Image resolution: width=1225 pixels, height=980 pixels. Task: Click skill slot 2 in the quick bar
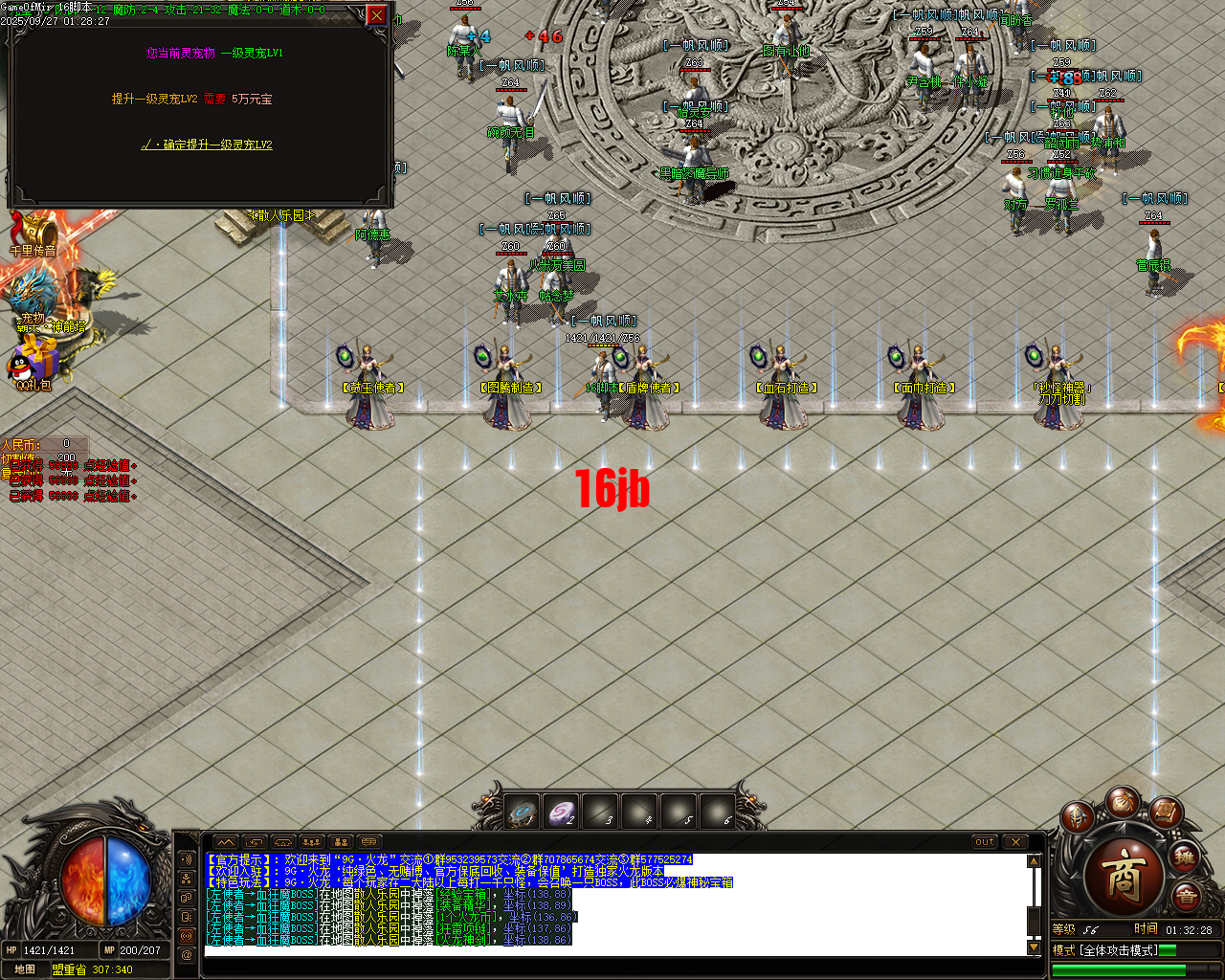click(561, 812)
